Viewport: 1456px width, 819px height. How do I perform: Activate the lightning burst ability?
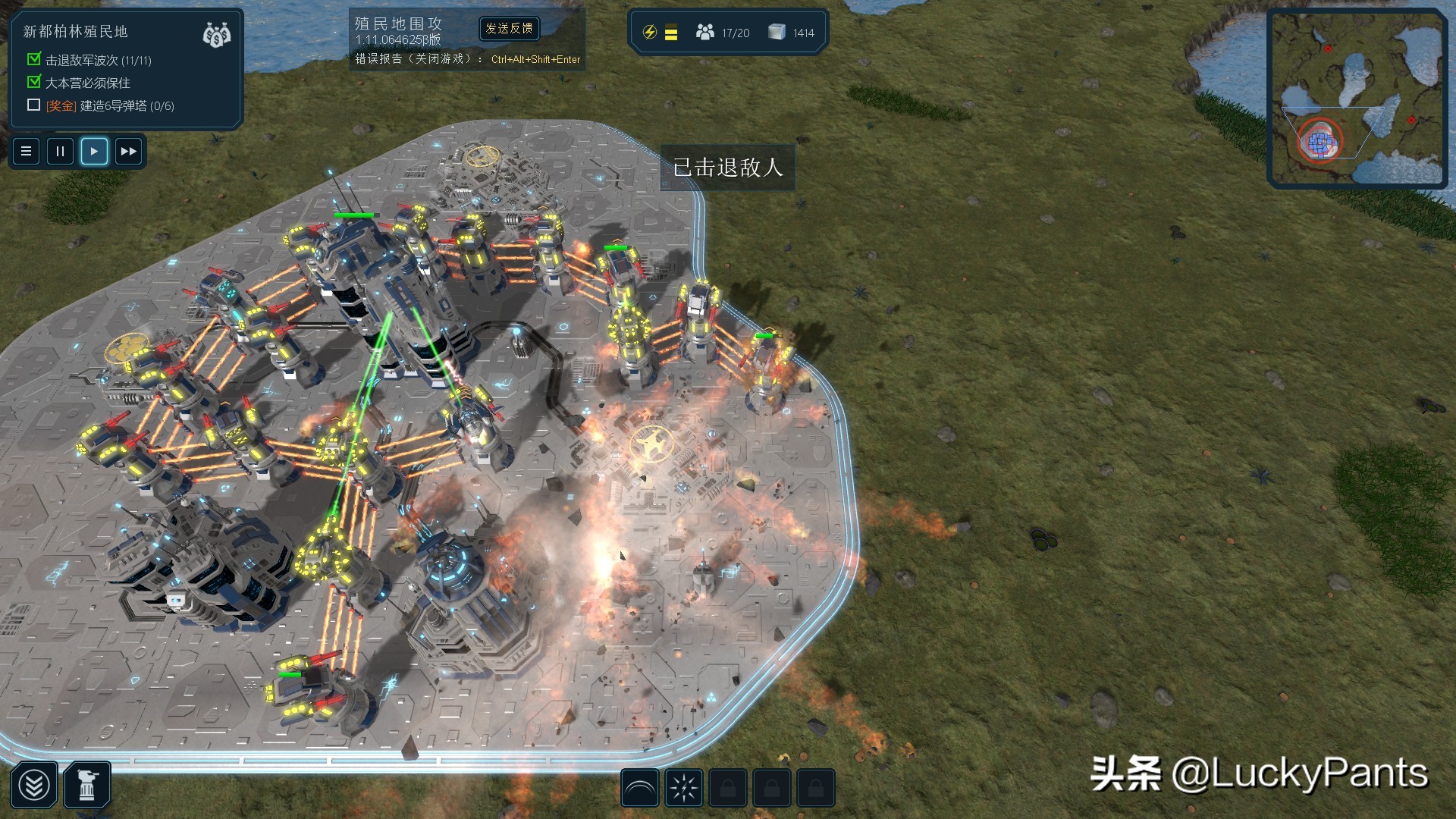pos(683,789)
